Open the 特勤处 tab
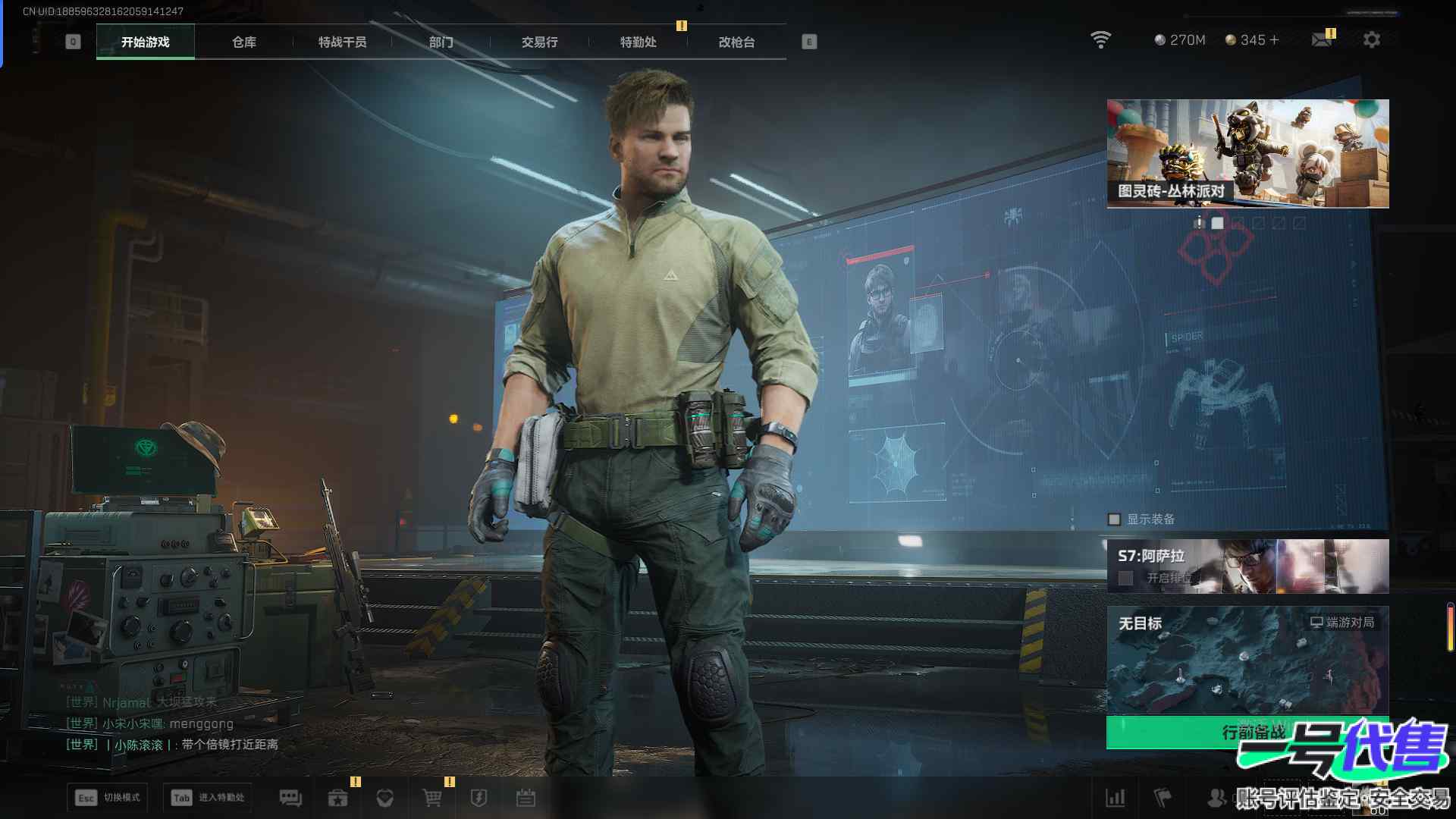 [638, 42]
